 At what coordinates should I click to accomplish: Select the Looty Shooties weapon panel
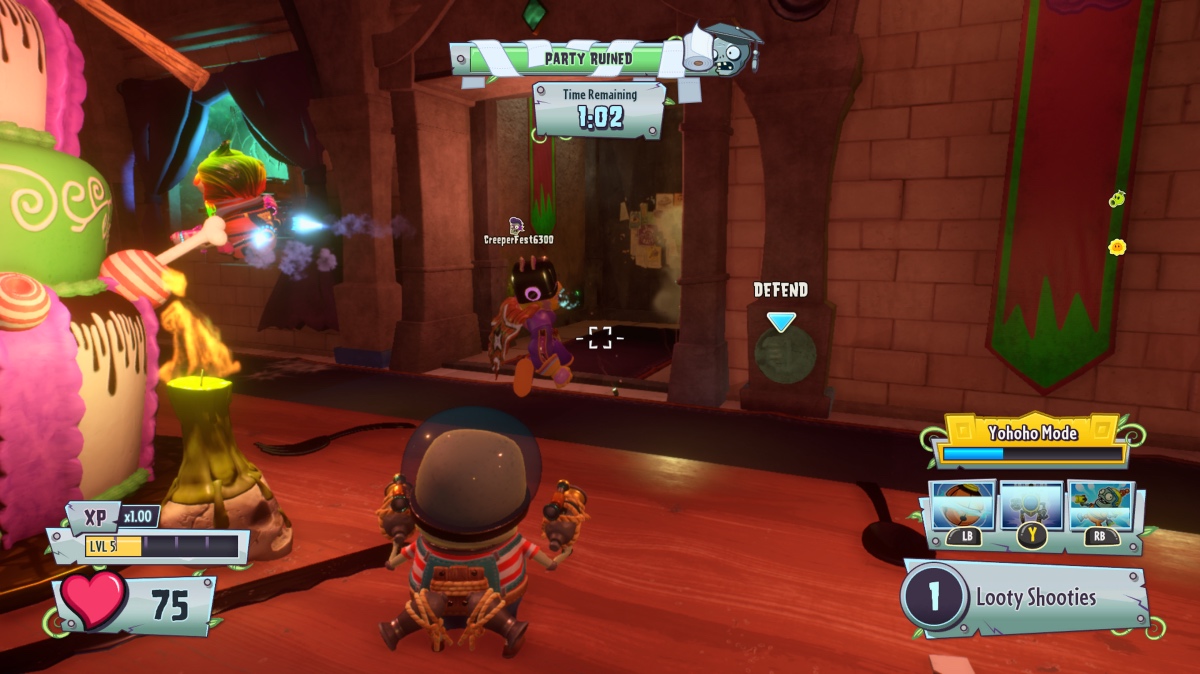(x=1030, y=598)
